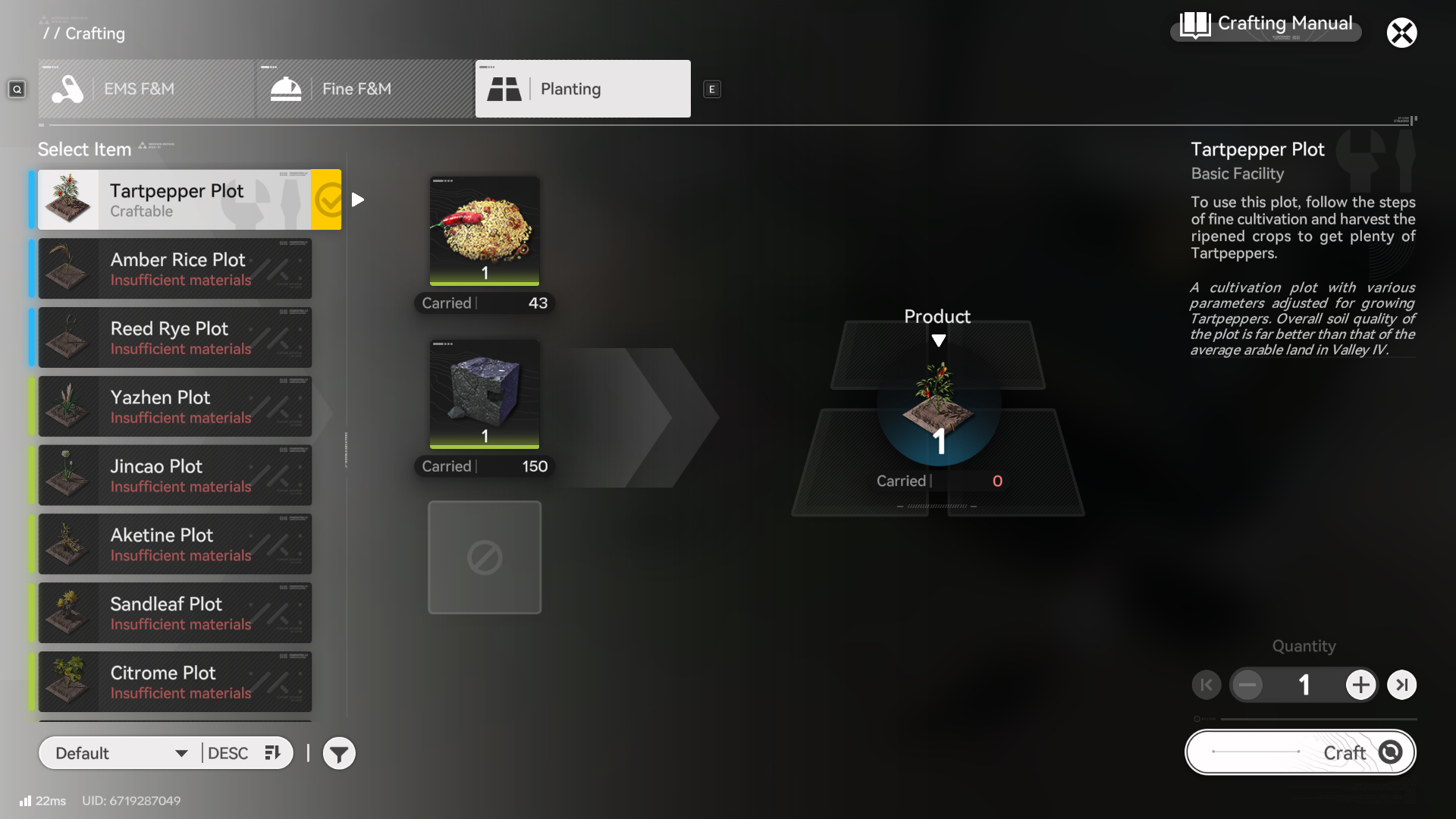Inspect the dark stone block ingredient slot

click(x=485, y=394)
